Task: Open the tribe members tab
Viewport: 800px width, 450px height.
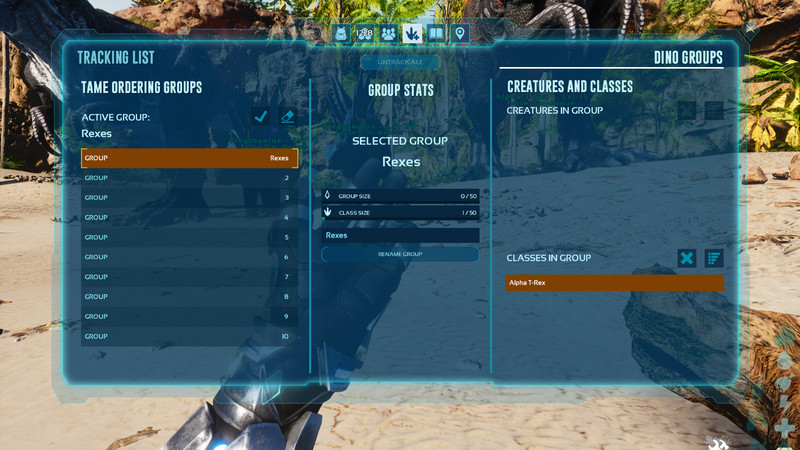Action: pos(388,33)
